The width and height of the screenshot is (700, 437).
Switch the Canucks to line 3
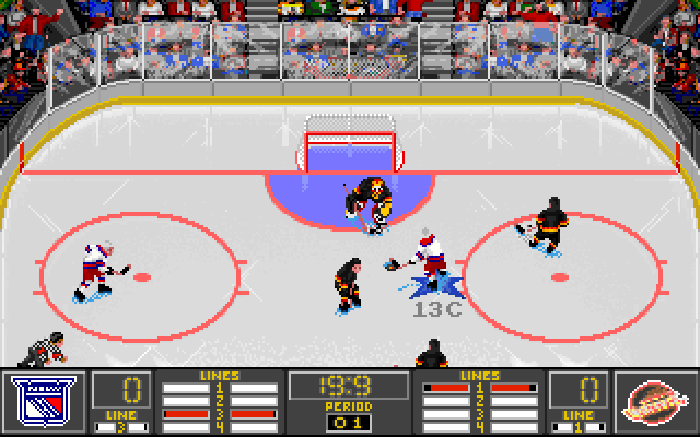[479, 413]
